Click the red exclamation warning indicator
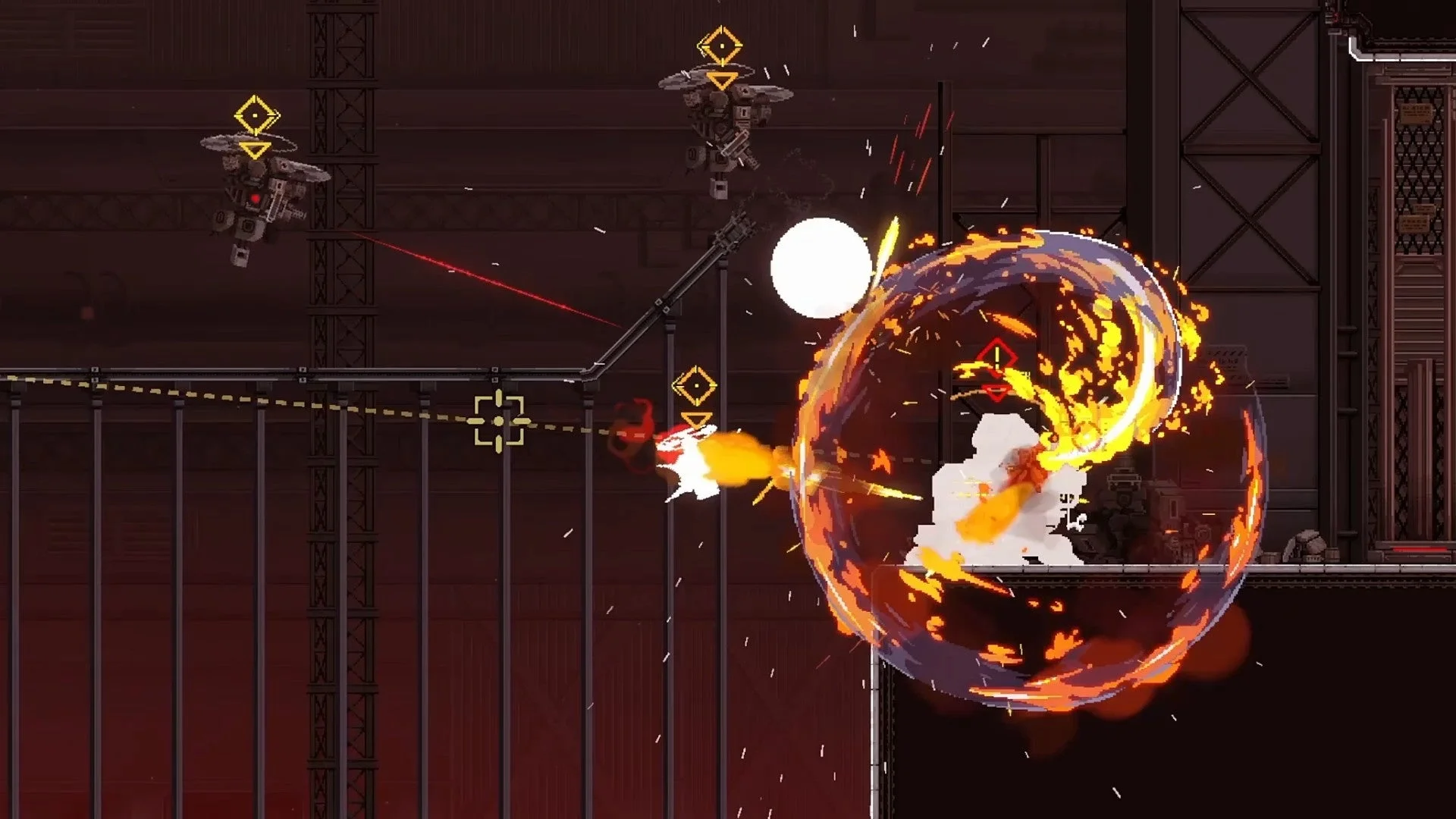1456x819 pixels. pyautogui.click(x=997, y=358)
